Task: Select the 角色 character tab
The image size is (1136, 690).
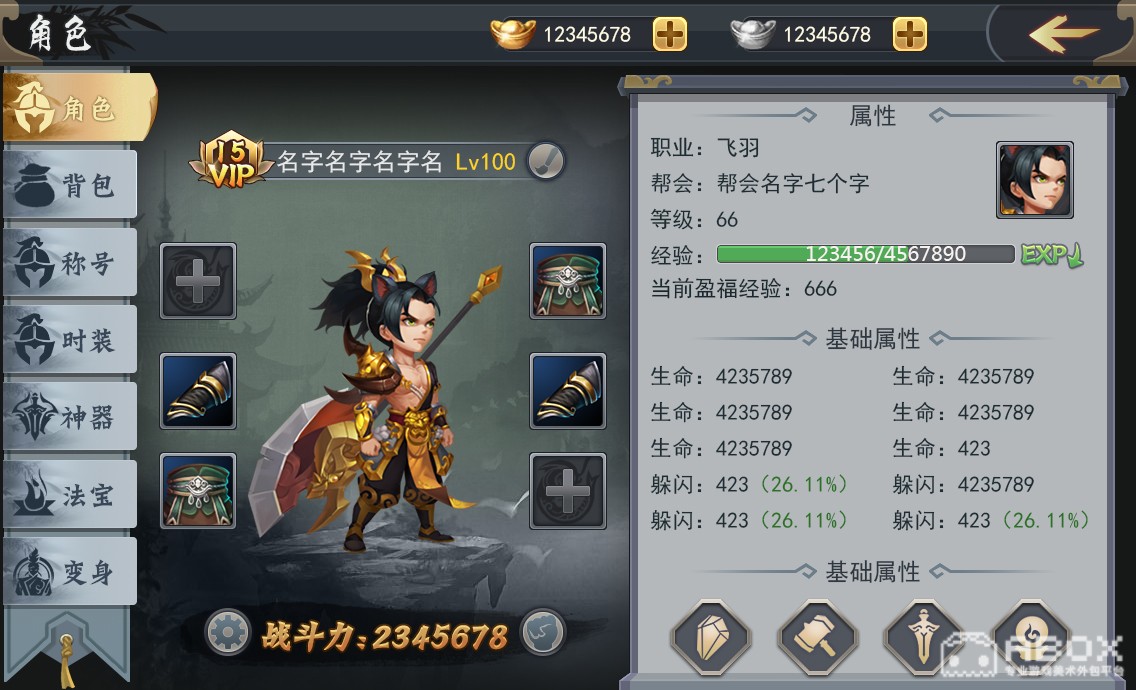Action: click(78, 108)
